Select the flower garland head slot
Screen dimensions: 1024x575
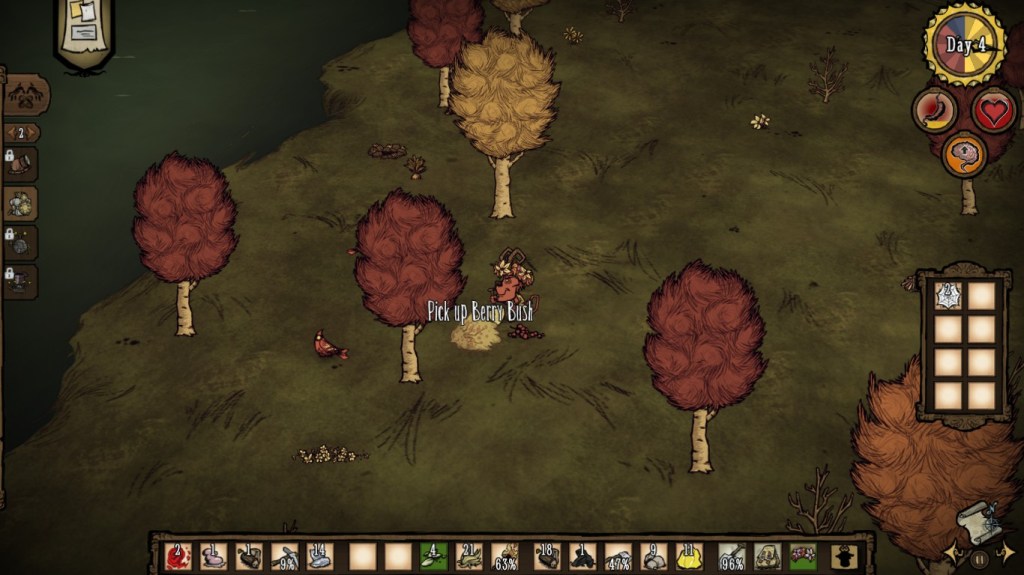click(x=802, y=556)
